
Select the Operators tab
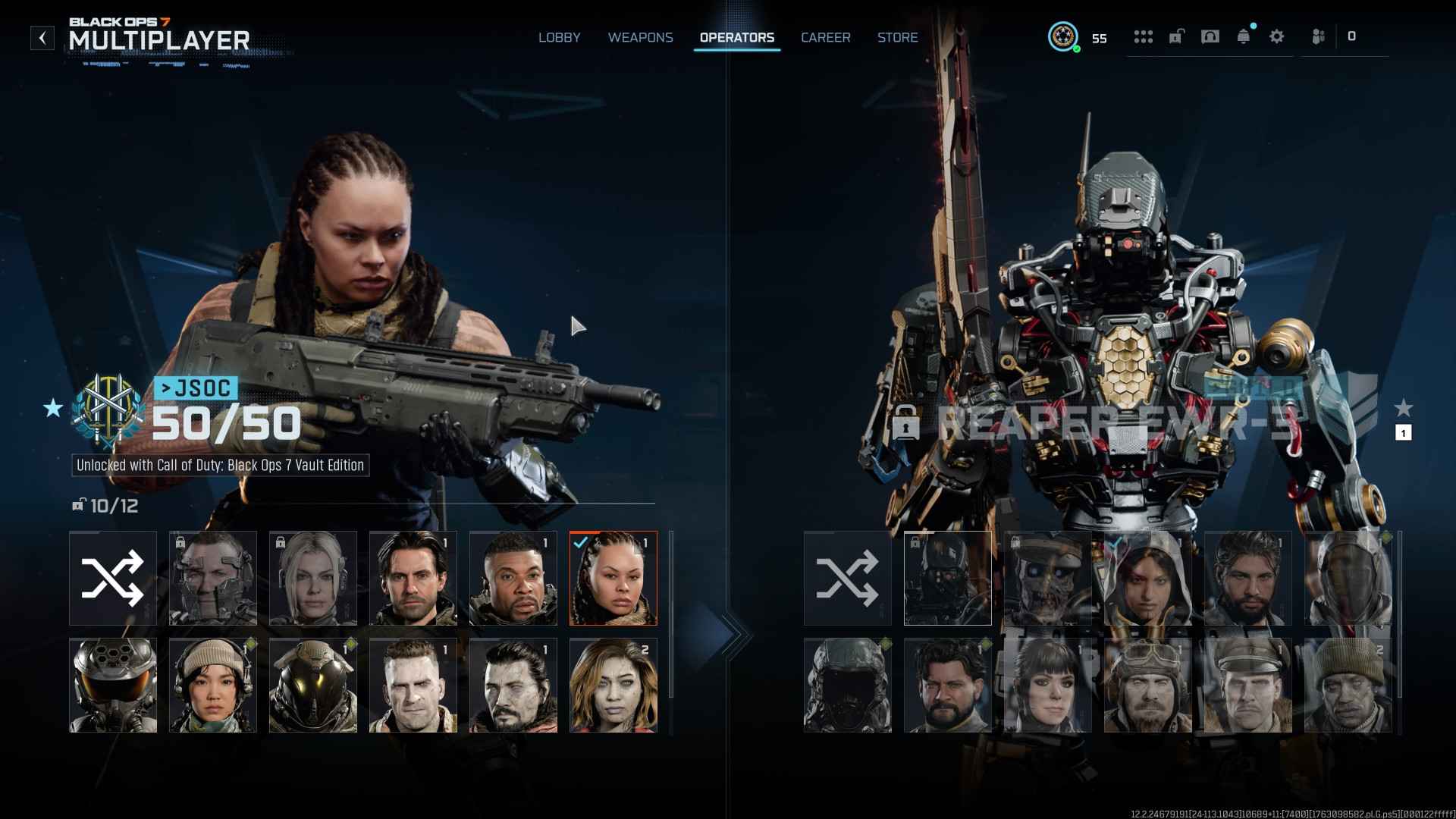click(x=736, y=38)
